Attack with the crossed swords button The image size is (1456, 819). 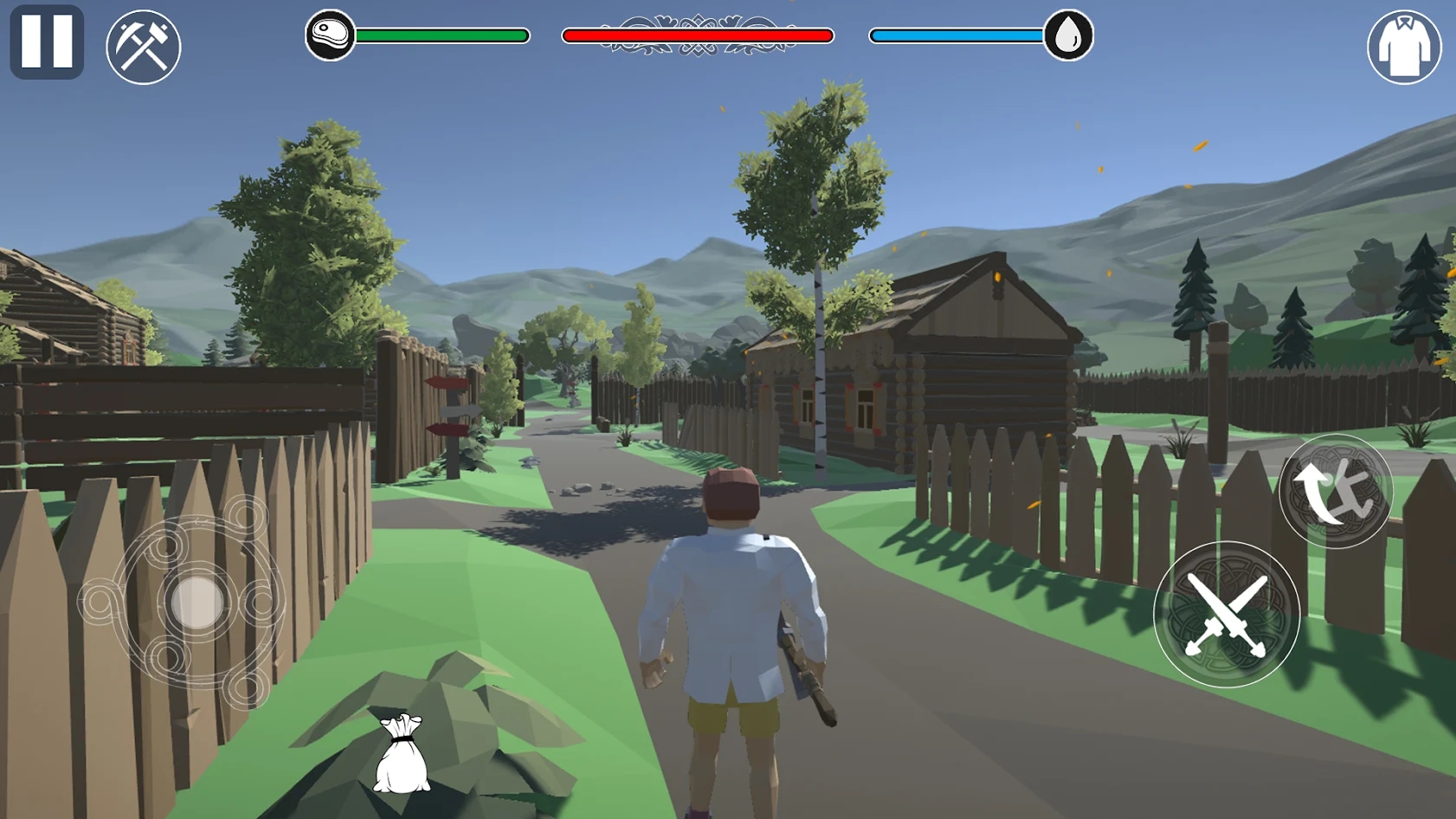(x=1226, y=615)
